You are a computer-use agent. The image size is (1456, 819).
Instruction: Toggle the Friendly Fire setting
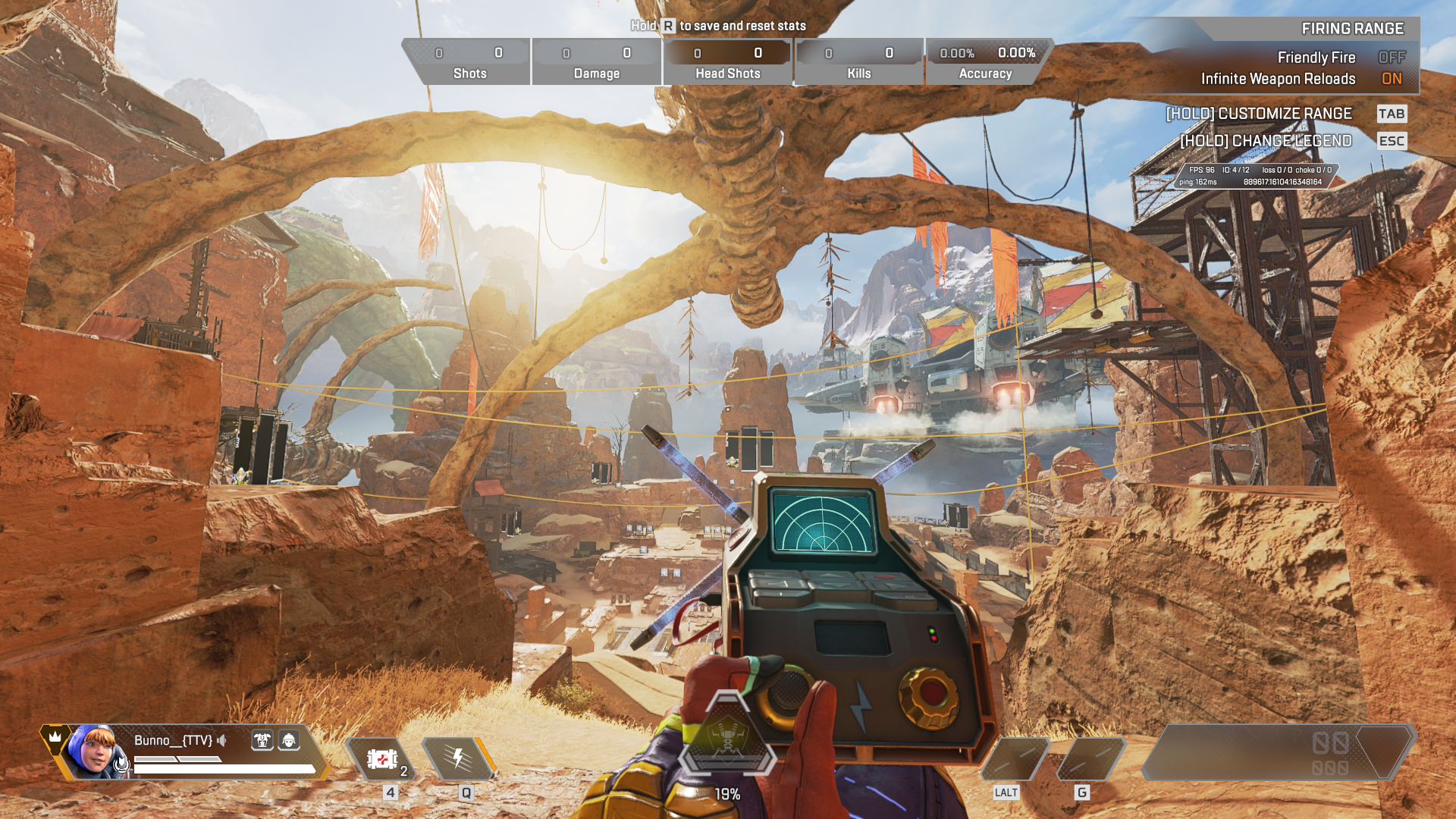click(1392, 58)
